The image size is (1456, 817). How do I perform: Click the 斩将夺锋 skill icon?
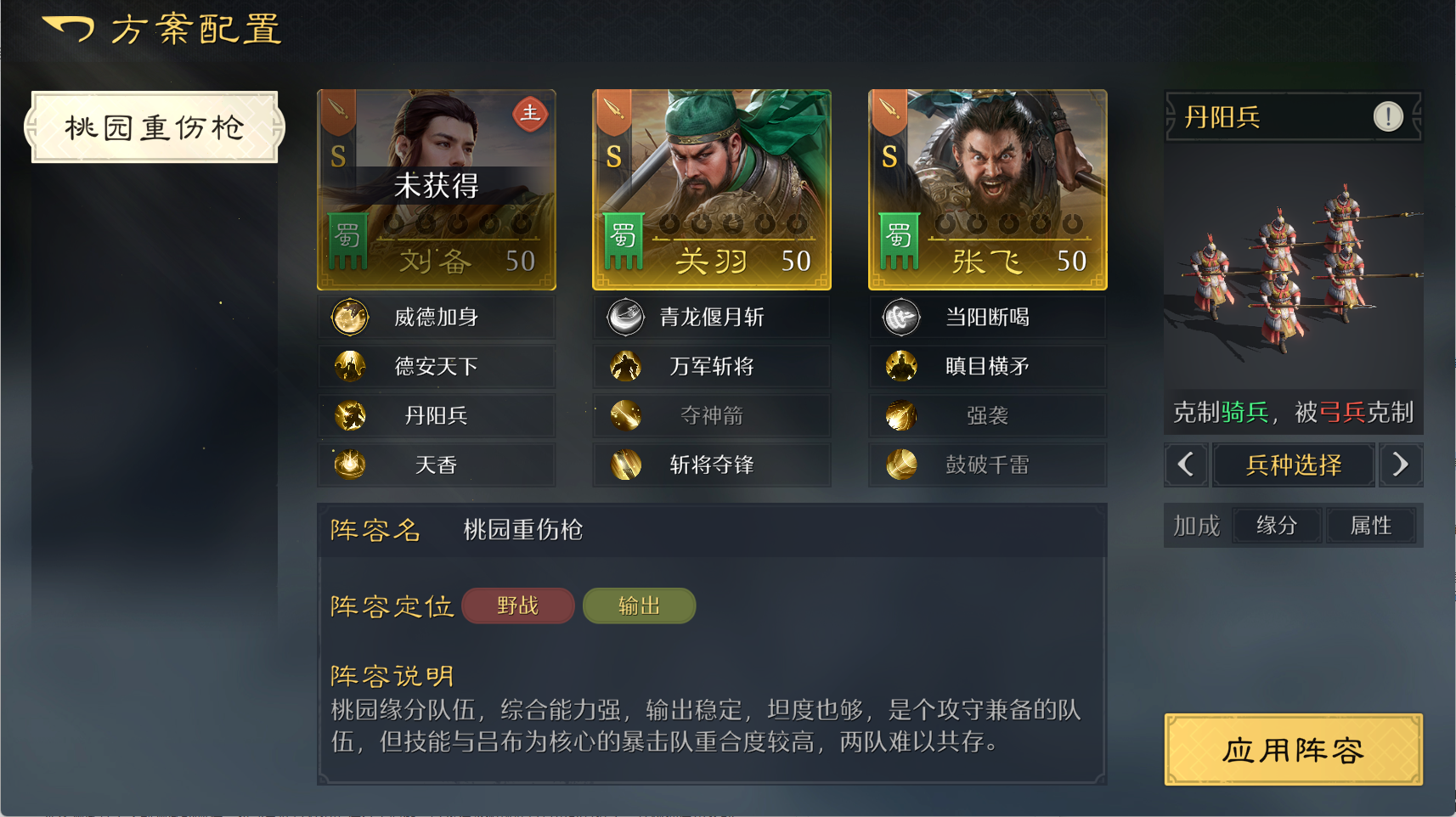(x=624, y=465)
